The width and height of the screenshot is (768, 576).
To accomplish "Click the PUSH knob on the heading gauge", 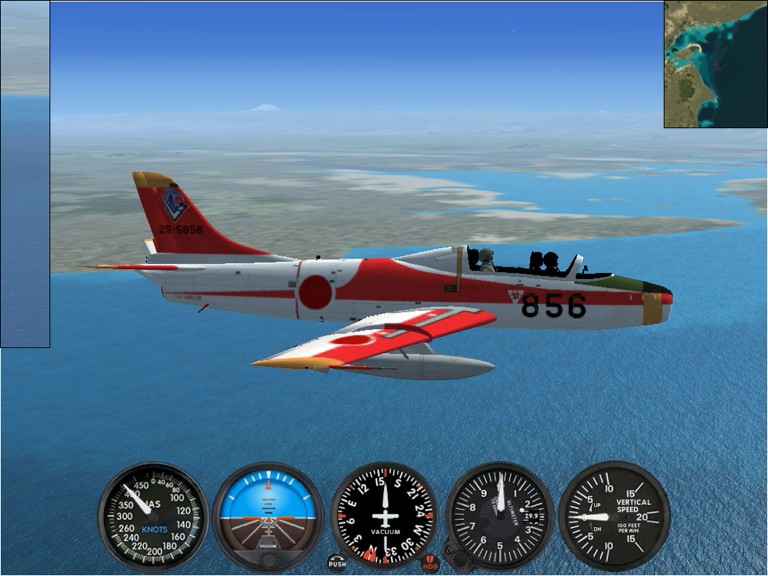I will tap(337, 563).
